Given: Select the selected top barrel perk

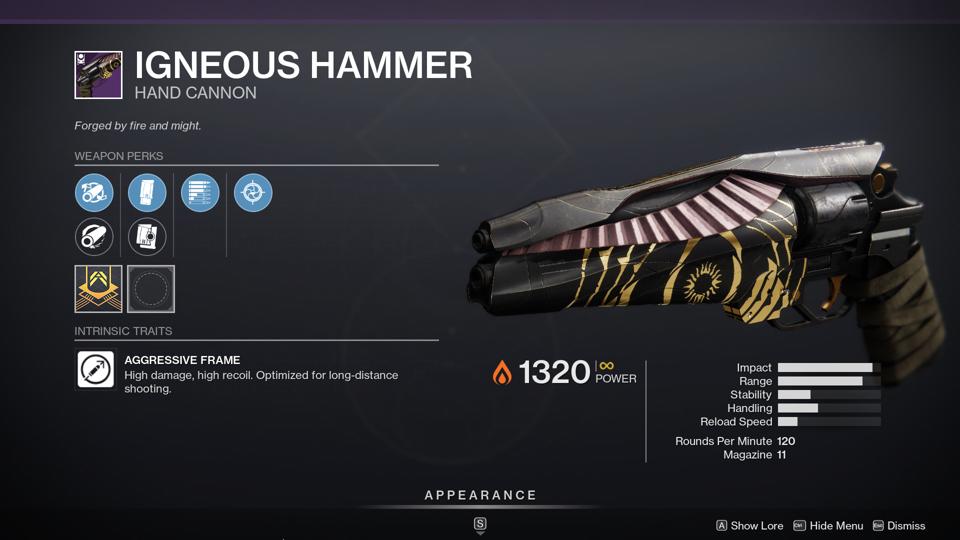Looking at the screenshot, I should click(94, 193).
